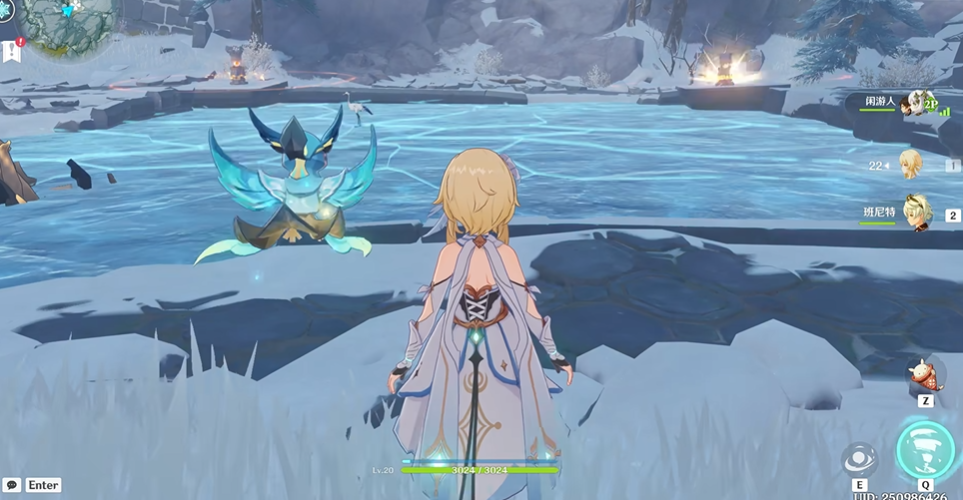Screen dimensions: 963x500
Task: Use the rabbit-shaped gadget icon
Action: pyautogui.click(x=925, y=375)
